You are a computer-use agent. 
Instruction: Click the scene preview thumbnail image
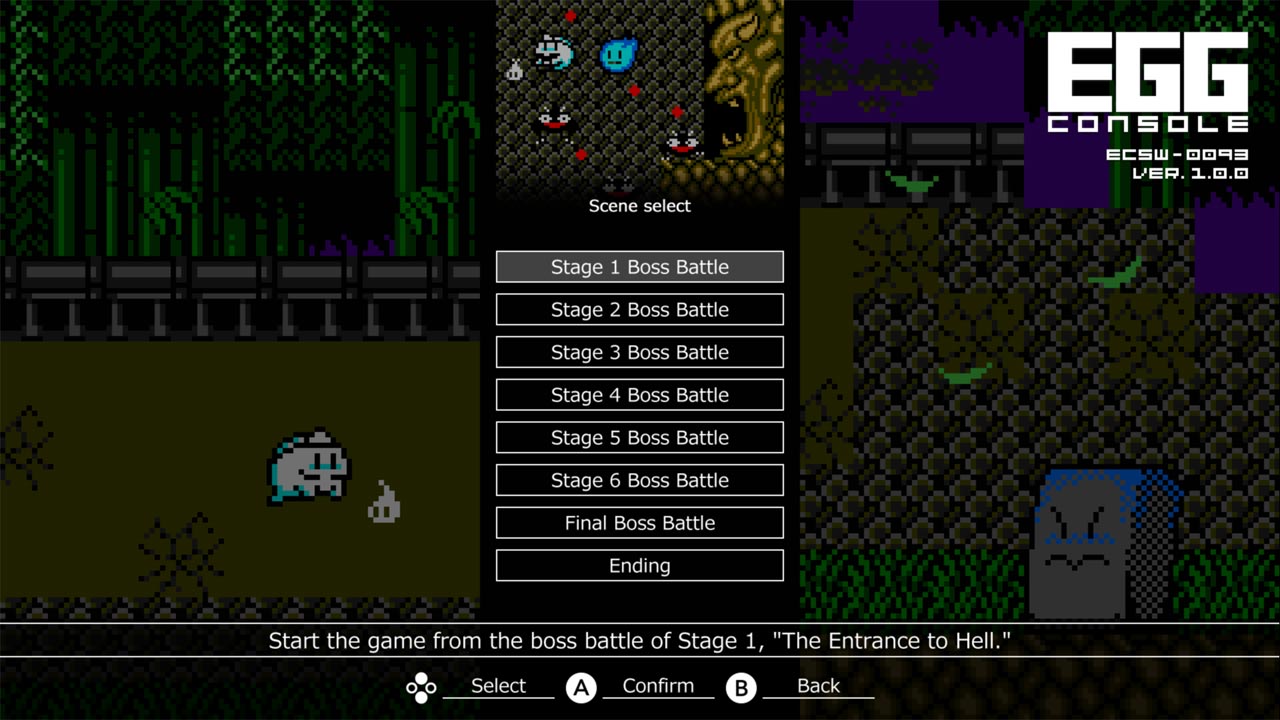pos(639,95)
